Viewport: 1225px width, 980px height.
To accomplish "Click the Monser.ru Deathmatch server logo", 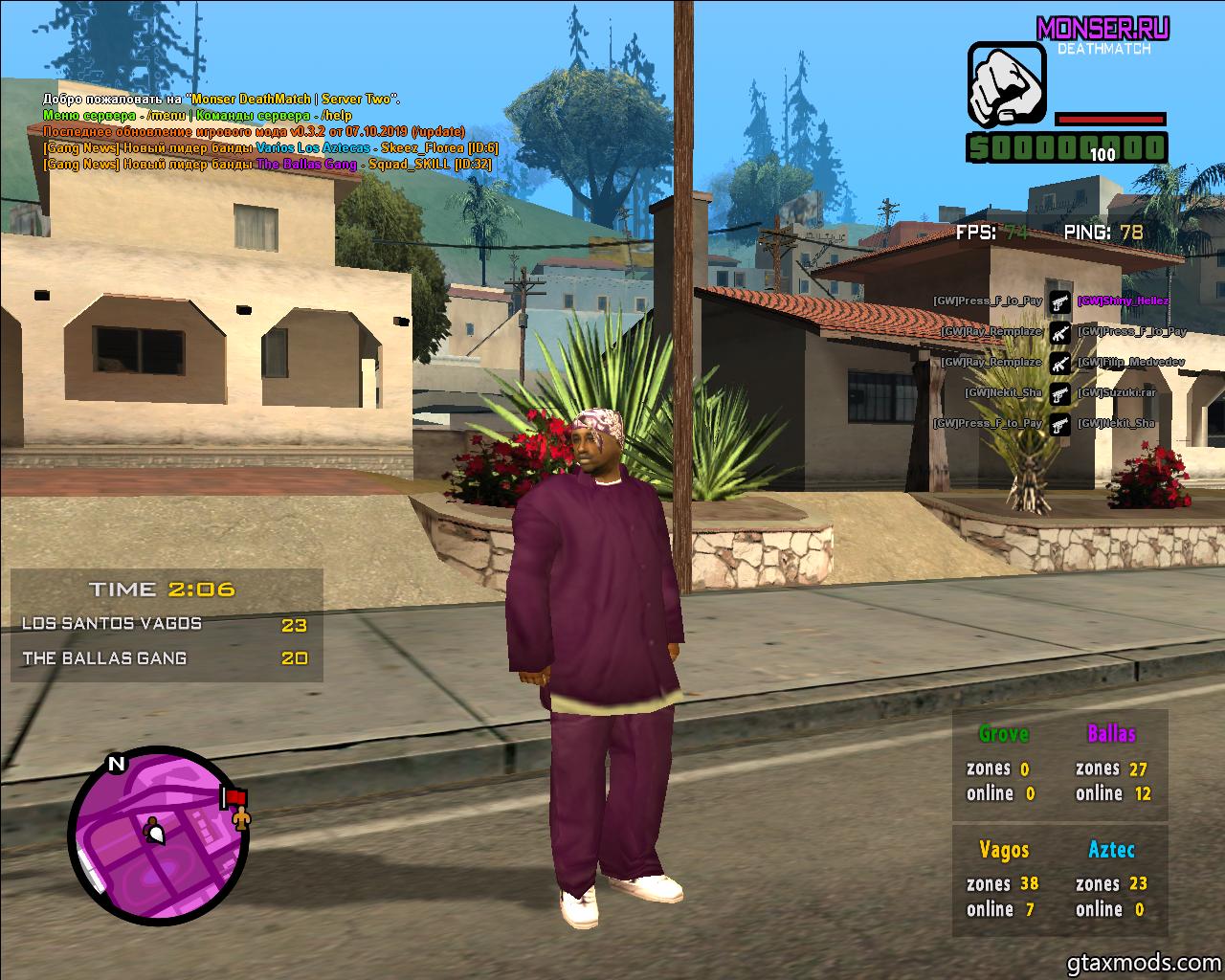I will [x=1102, y=33].
